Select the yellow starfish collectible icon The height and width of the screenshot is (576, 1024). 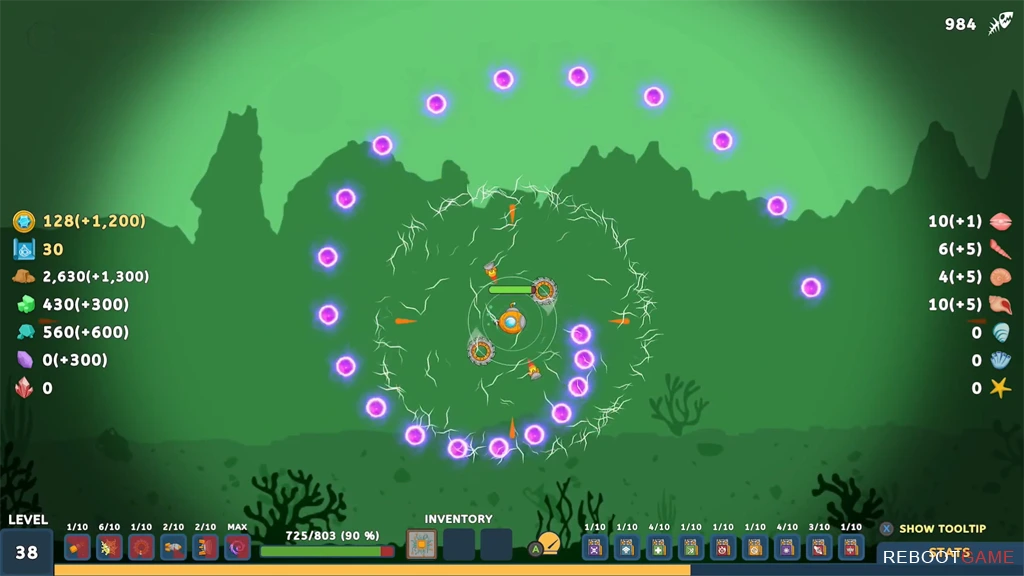1000,388
